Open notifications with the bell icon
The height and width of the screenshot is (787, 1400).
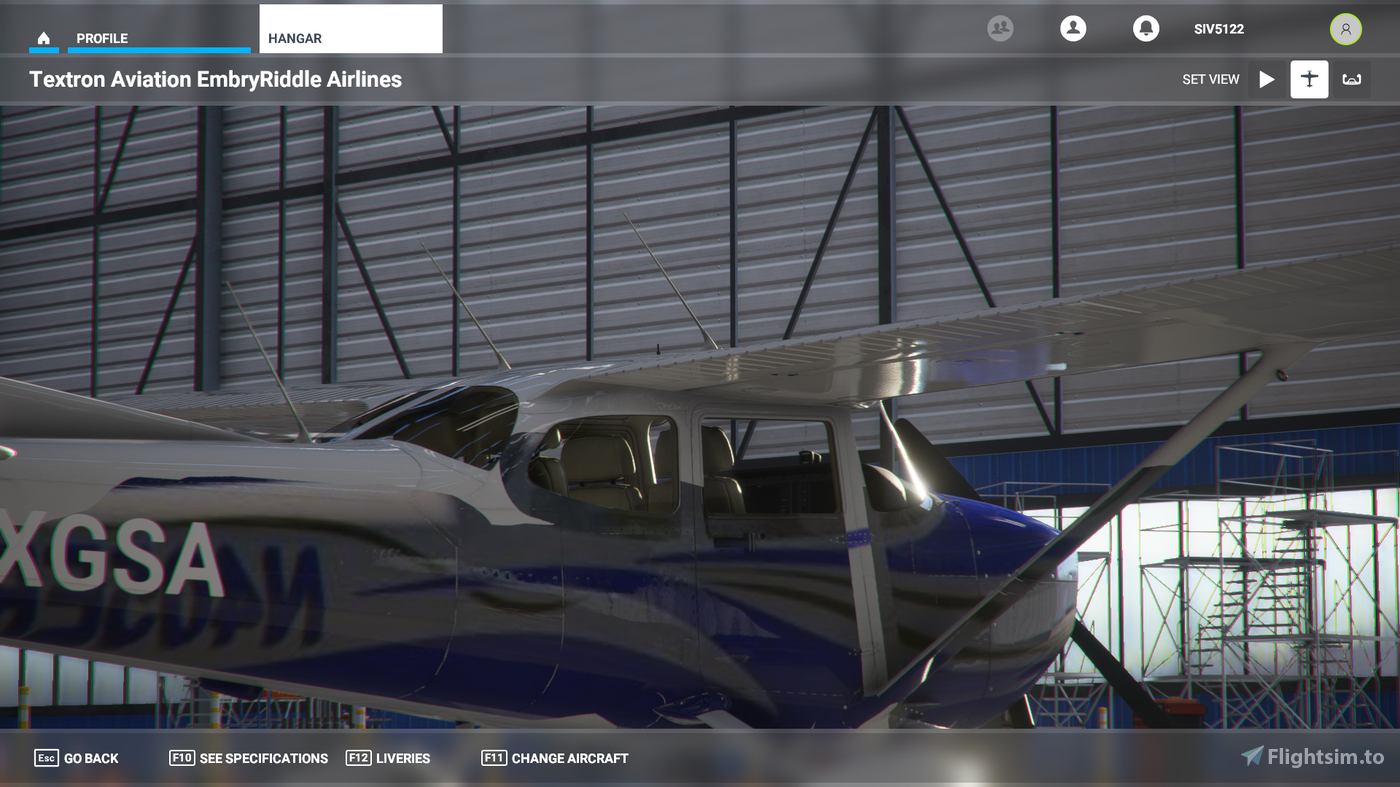(x=1145, y=28)
